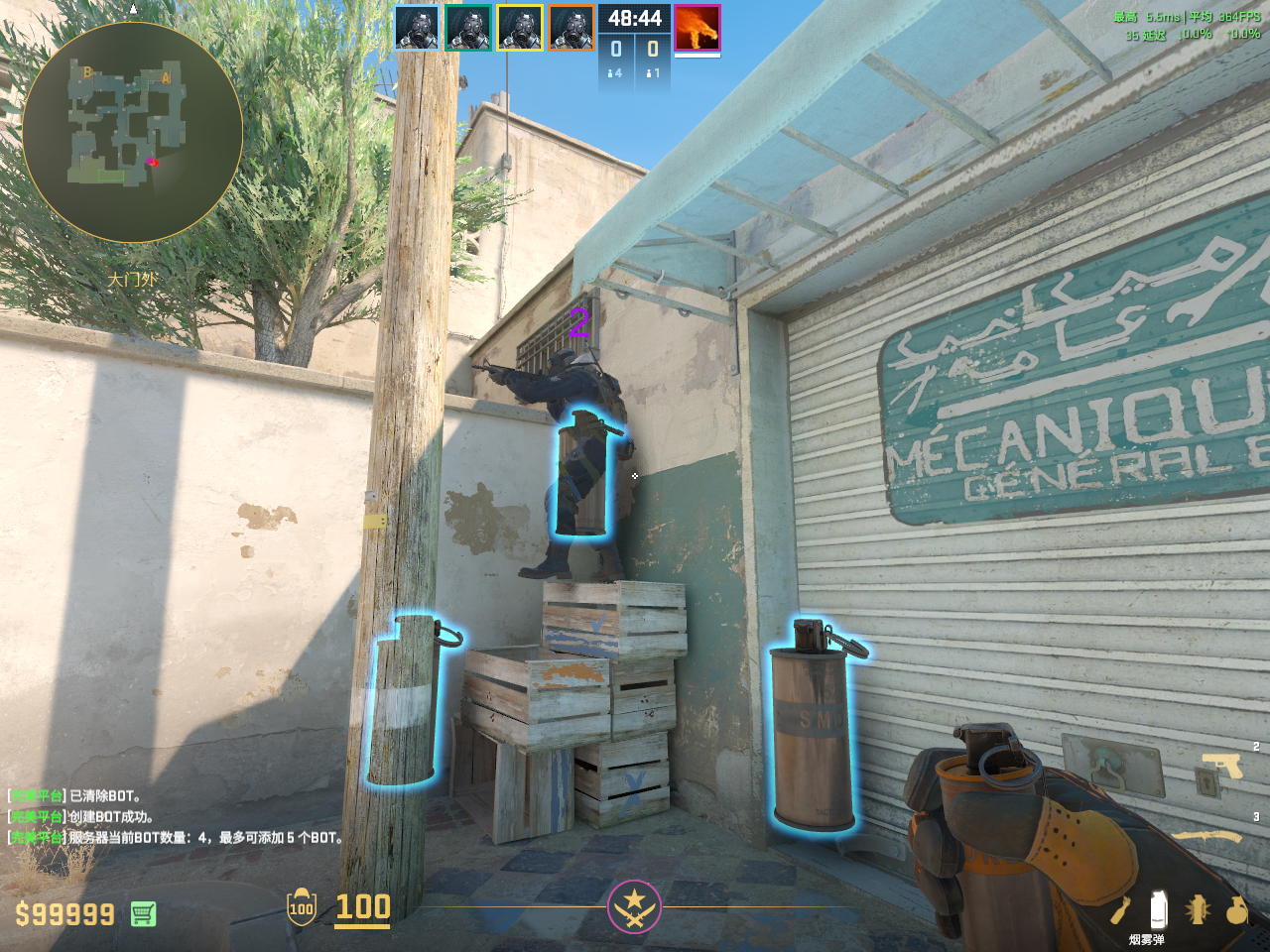The height and width of the screenshot is (952, 1270).
Task: Pick the HE grenade icon
Action: (1236, 909)
